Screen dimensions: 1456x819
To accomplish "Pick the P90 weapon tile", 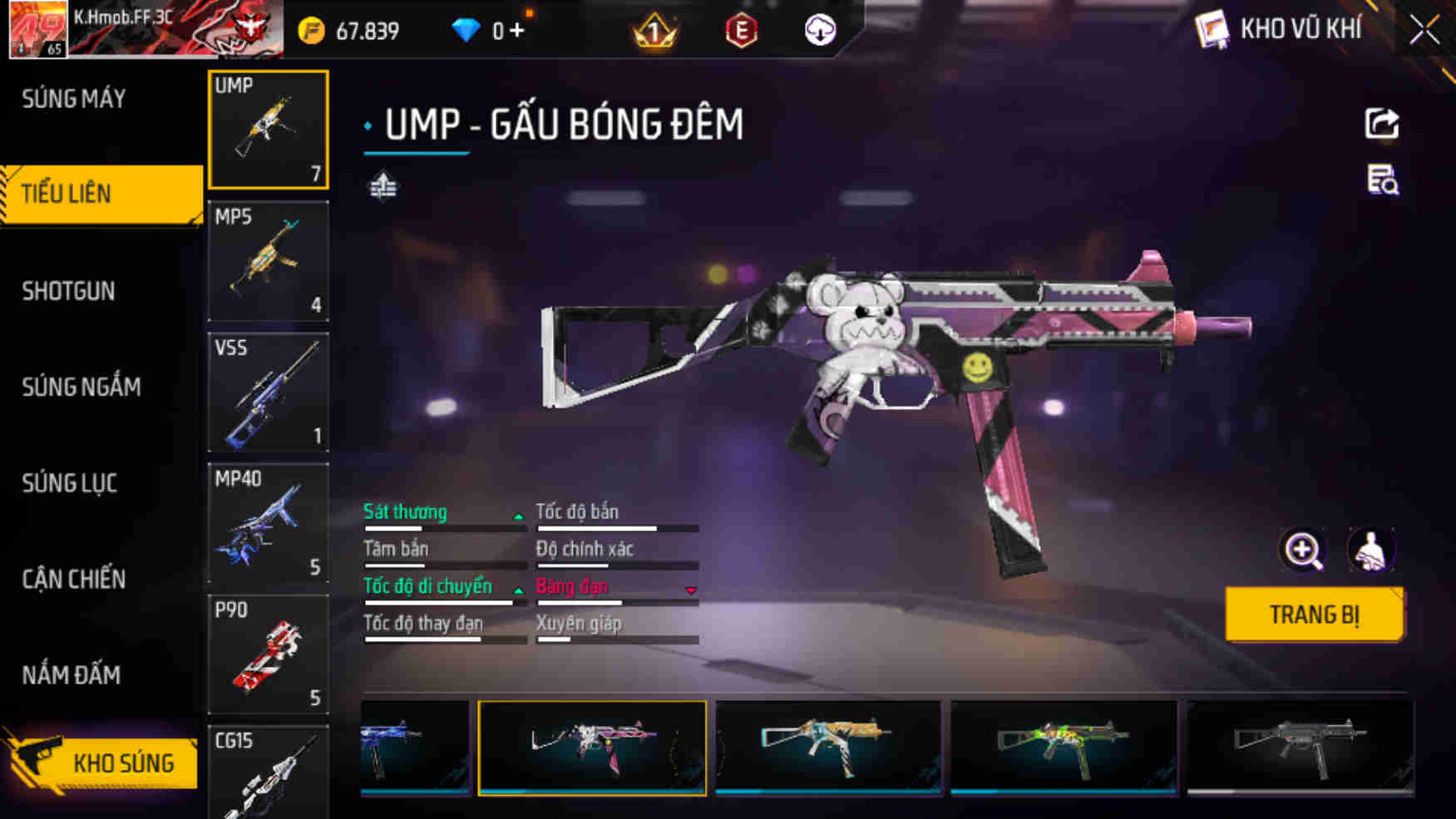I will pos(268,654).
